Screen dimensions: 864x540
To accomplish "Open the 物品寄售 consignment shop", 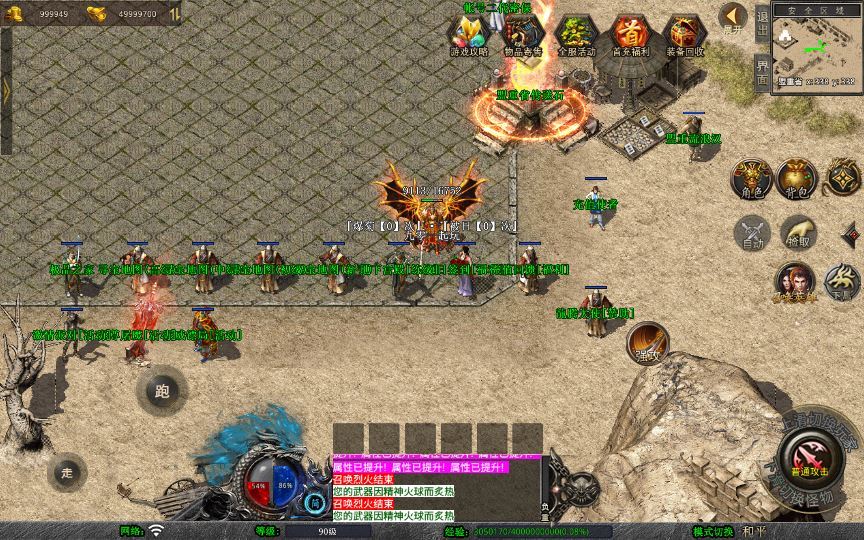I will [523, 34].
